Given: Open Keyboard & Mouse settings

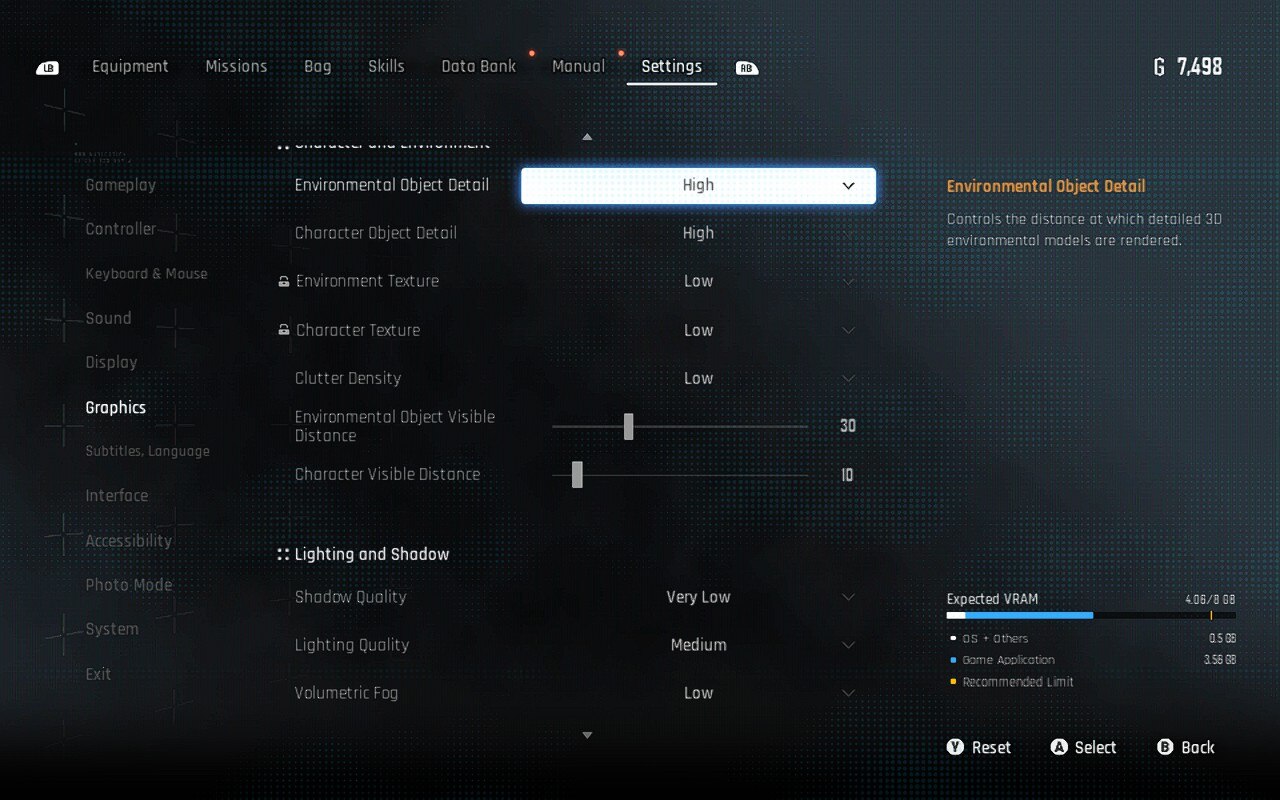Looking at the screenshot, I should click(146, 274).
